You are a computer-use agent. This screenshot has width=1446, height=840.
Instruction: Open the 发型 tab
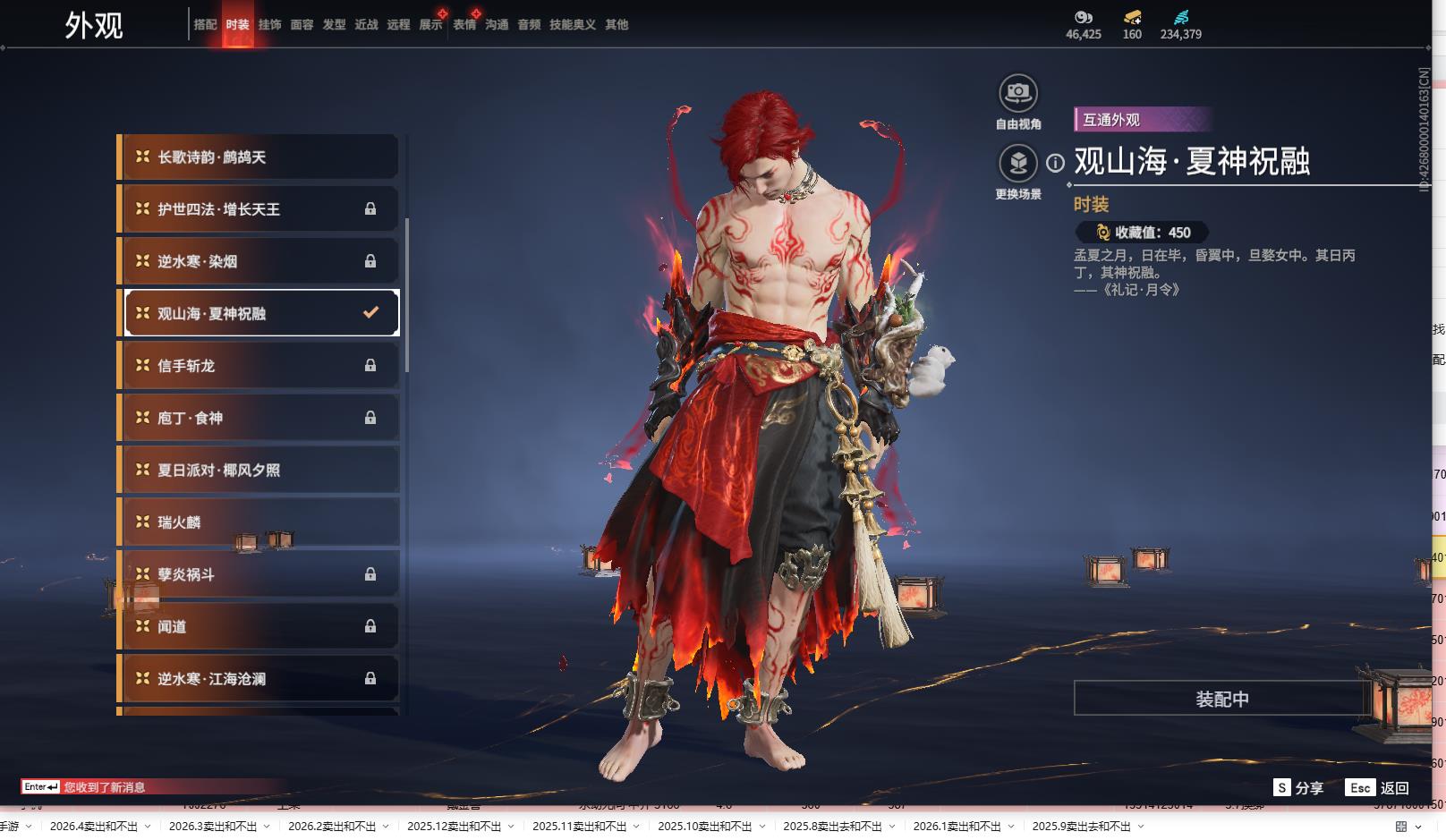(334, 24)
